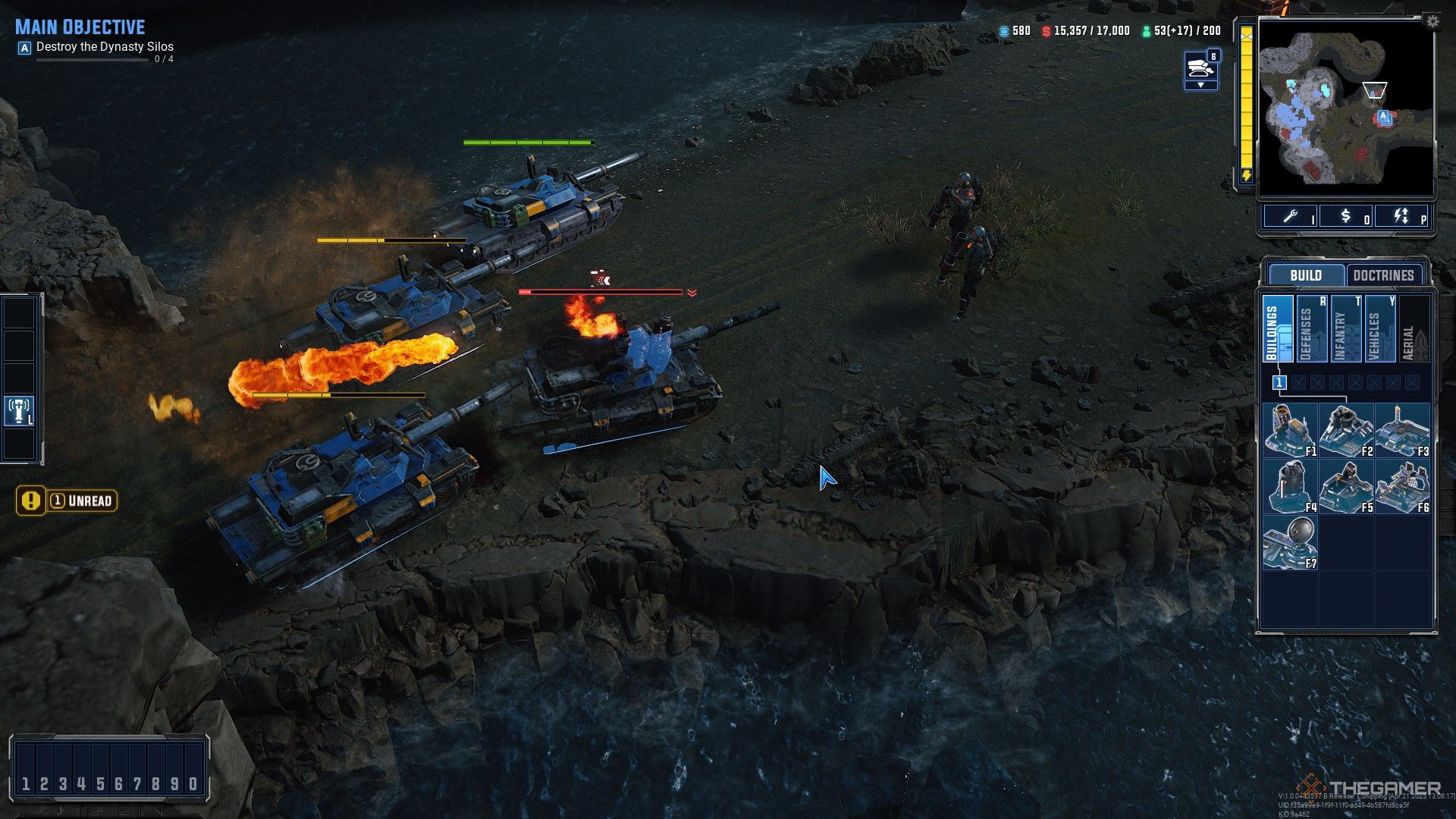This screenshot has width=1456, height=819.
Task: Choose the Buildings category
Action: (x=1278, y=329)
